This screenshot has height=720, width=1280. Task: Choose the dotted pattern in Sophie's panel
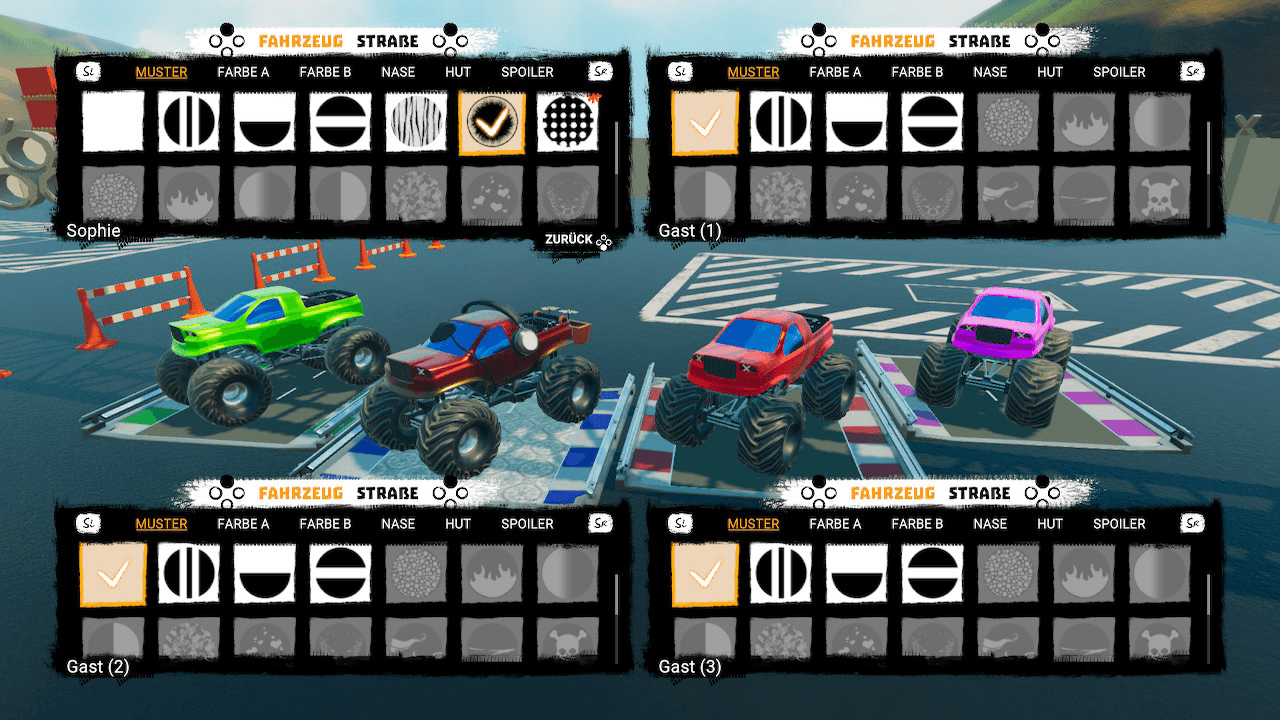[x=568, y=122]
